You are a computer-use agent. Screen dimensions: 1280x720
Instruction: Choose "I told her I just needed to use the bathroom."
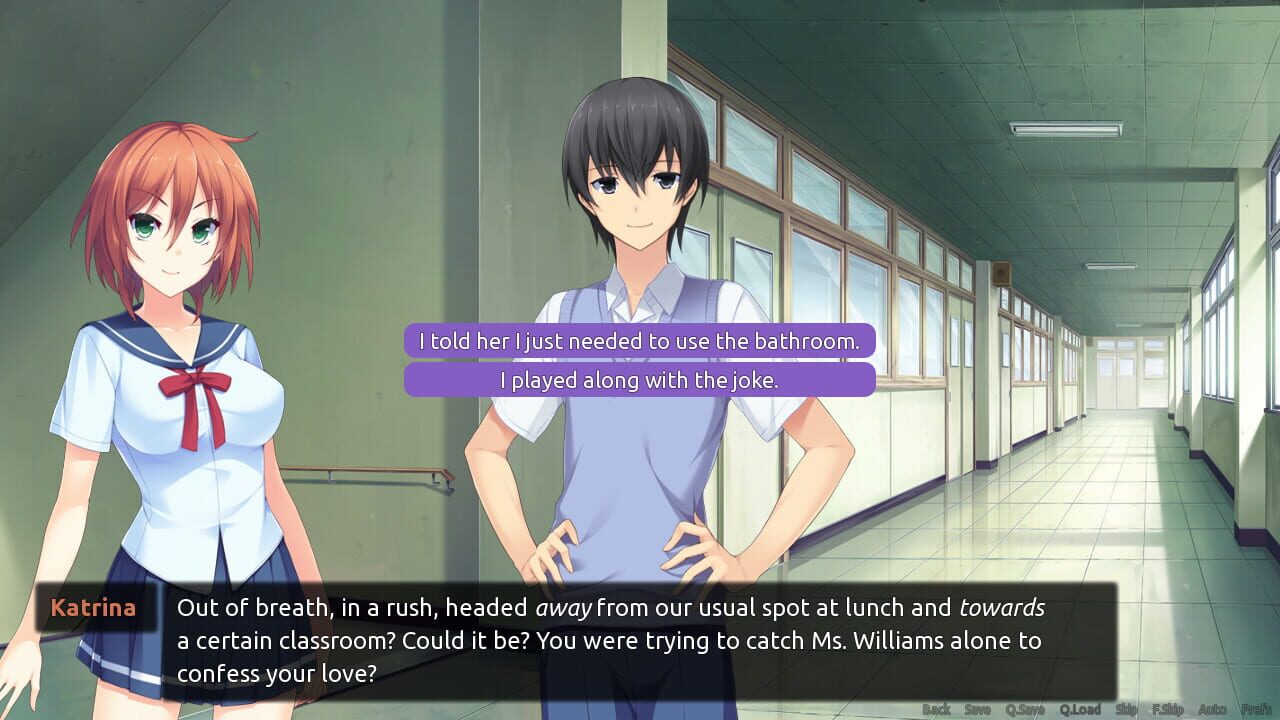[638, 340]
